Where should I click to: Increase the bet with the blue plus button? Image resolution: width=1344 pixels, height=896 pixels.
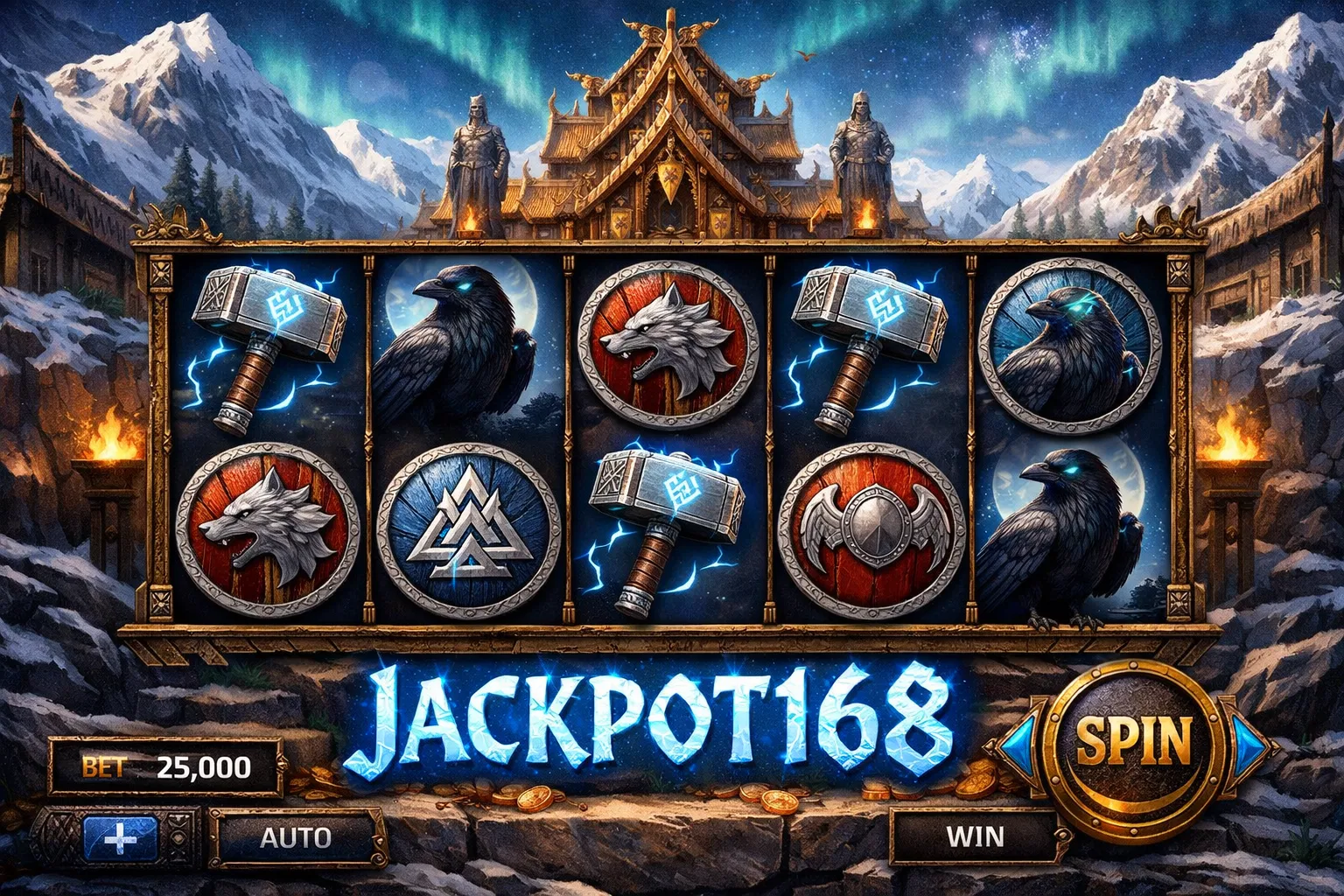point(120,838)
